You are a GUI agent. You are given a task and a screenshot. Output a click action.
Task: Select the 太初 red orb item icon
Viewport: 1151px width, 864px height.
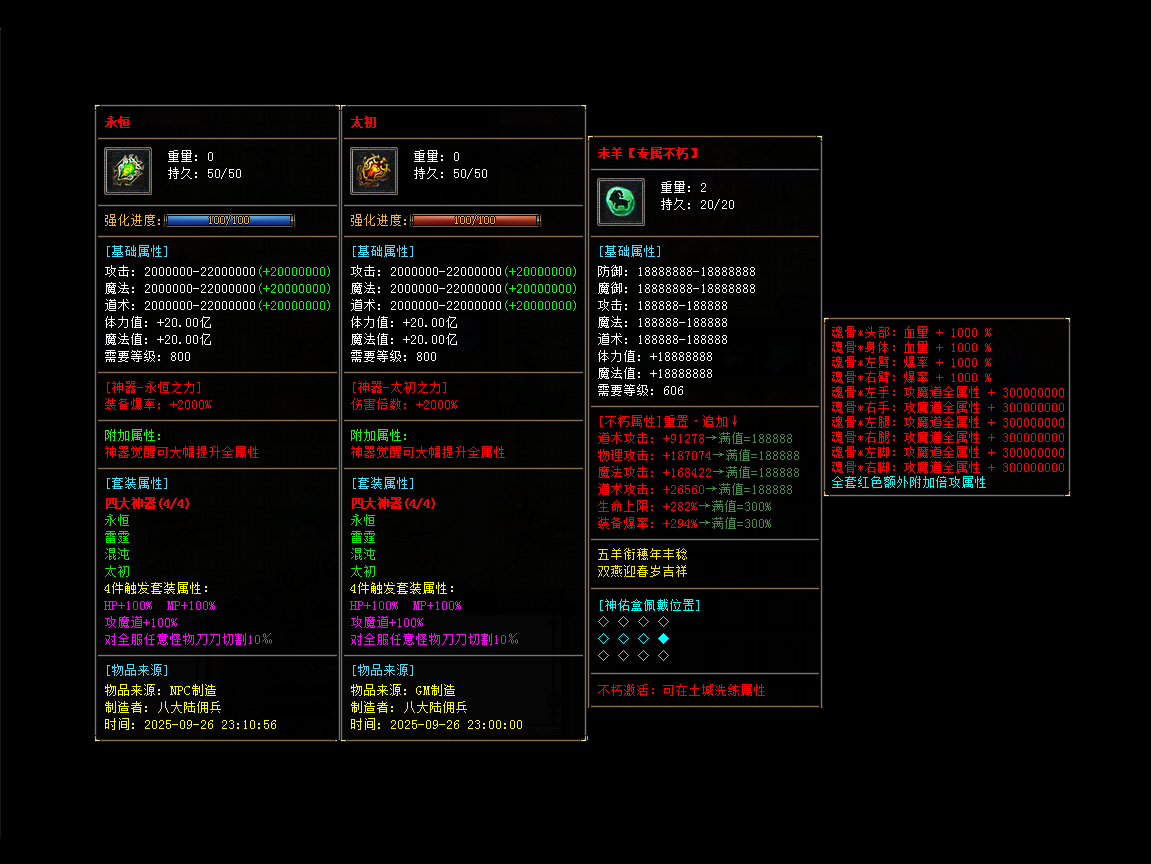pyautogui.click(x=374, y=171)
